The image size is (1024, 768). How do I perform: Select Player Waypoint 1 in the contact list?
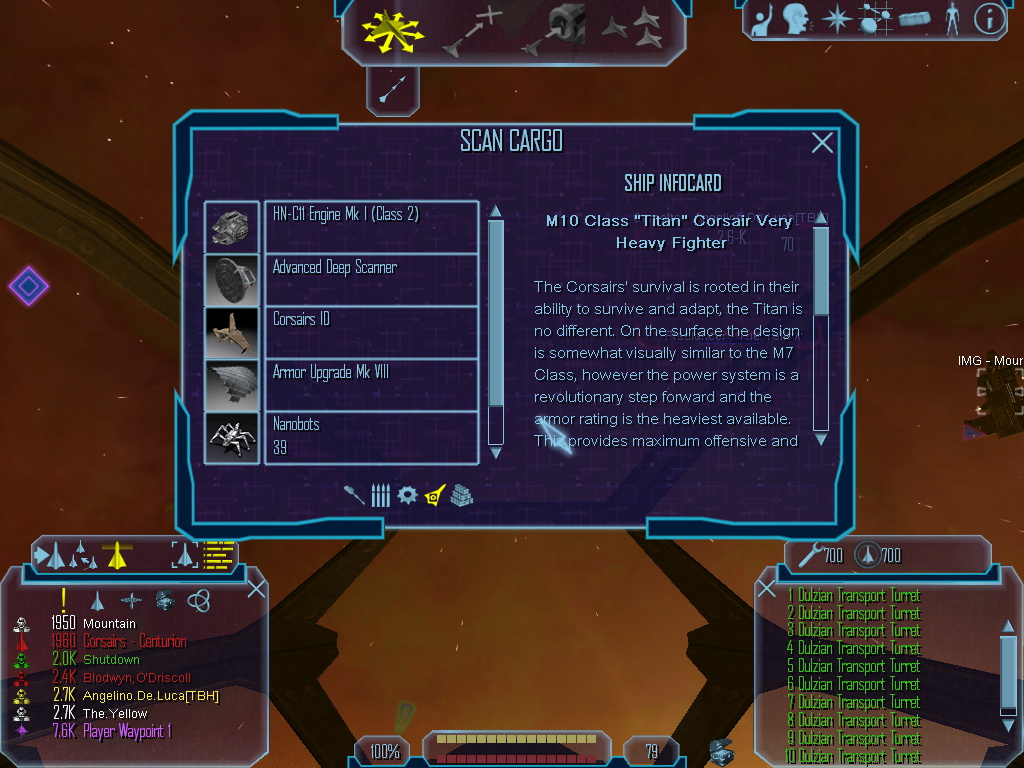(x=126, y=732)
